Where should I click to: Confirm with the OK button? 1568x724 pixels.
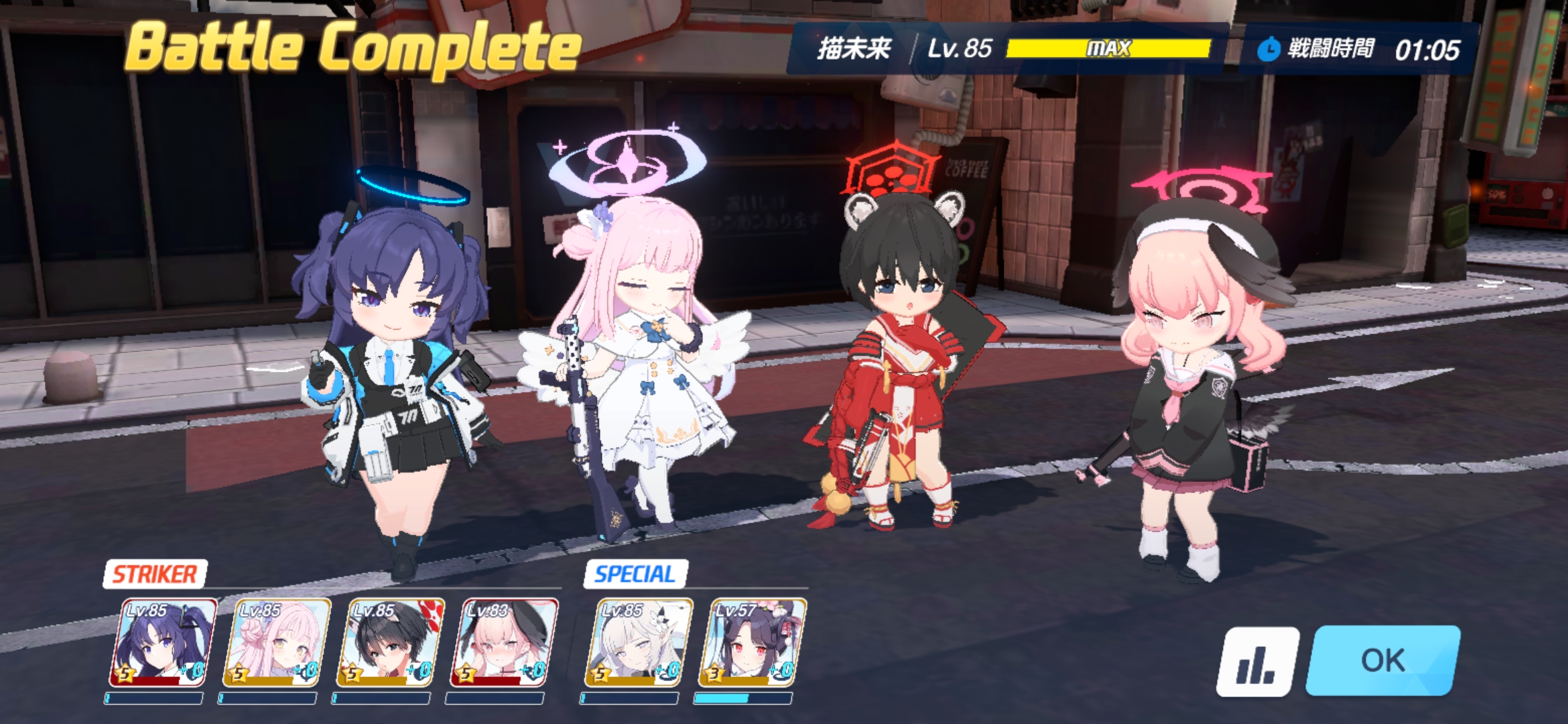click(1382, 660)
